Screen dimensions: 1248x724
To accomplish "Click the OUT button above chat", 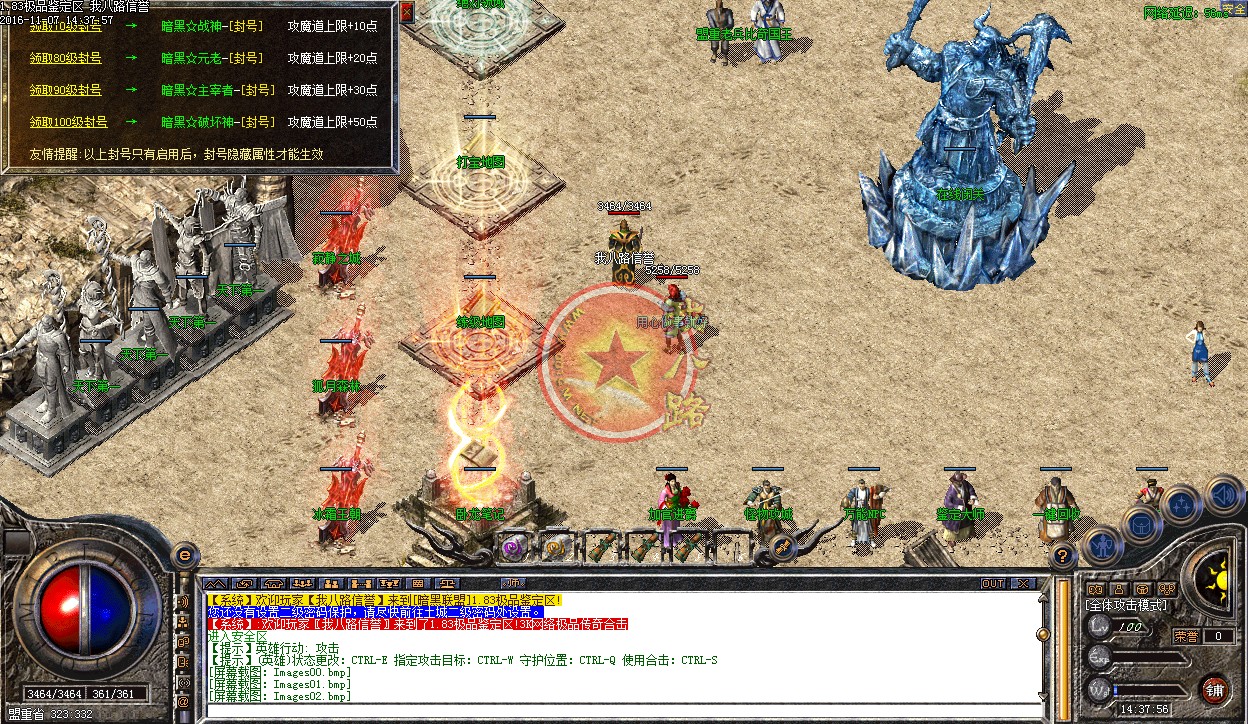I will click(992, 583).
